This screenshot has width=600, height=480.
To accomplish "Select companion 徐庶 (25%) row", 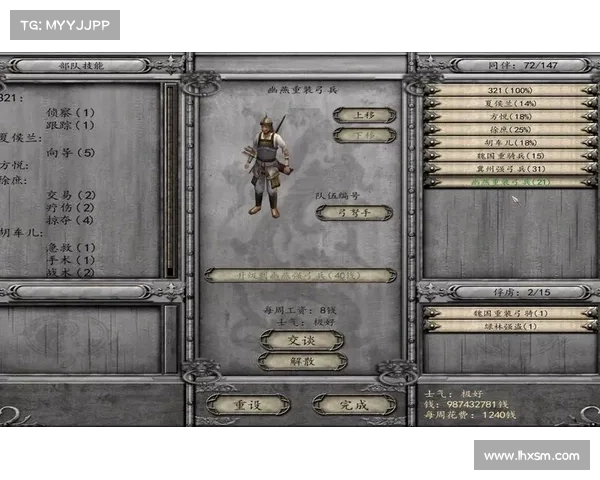I will click(509, 129).
